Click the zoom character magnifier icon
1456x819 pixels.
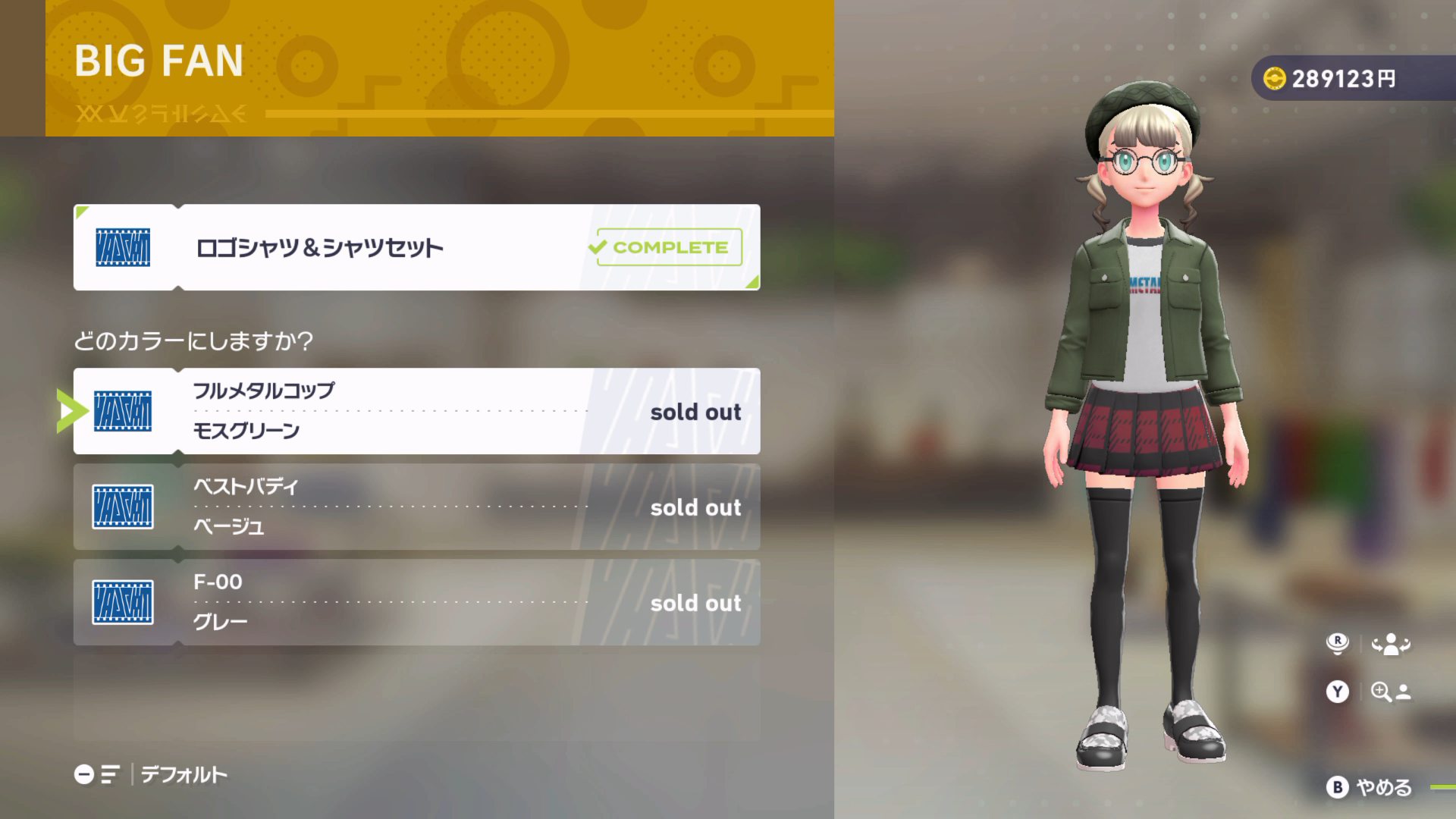(x=1390, y=692)
